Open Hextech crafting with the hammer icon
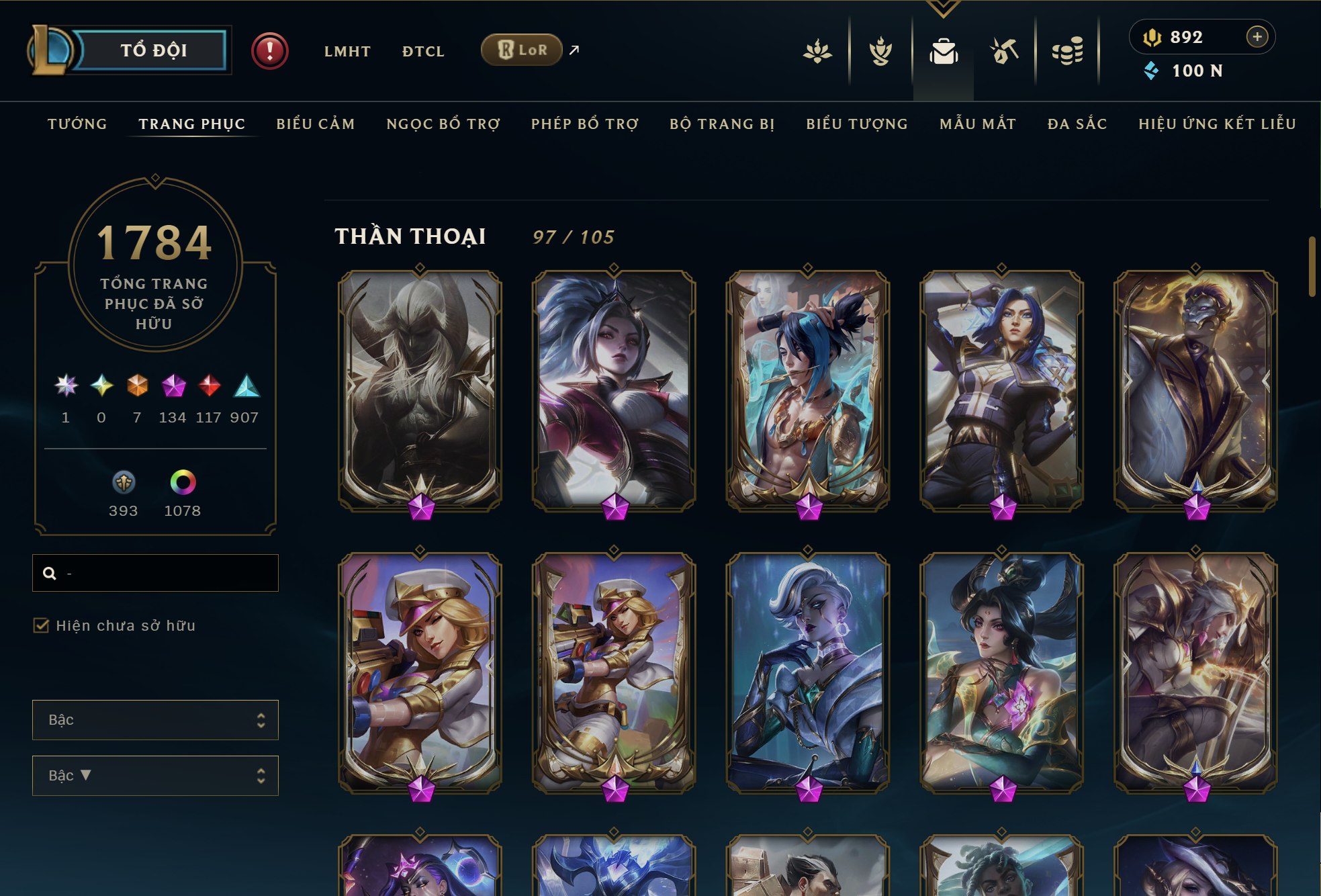Image resolution: width=1321 pixels, height=896 pixels. tap(1005, 50)
